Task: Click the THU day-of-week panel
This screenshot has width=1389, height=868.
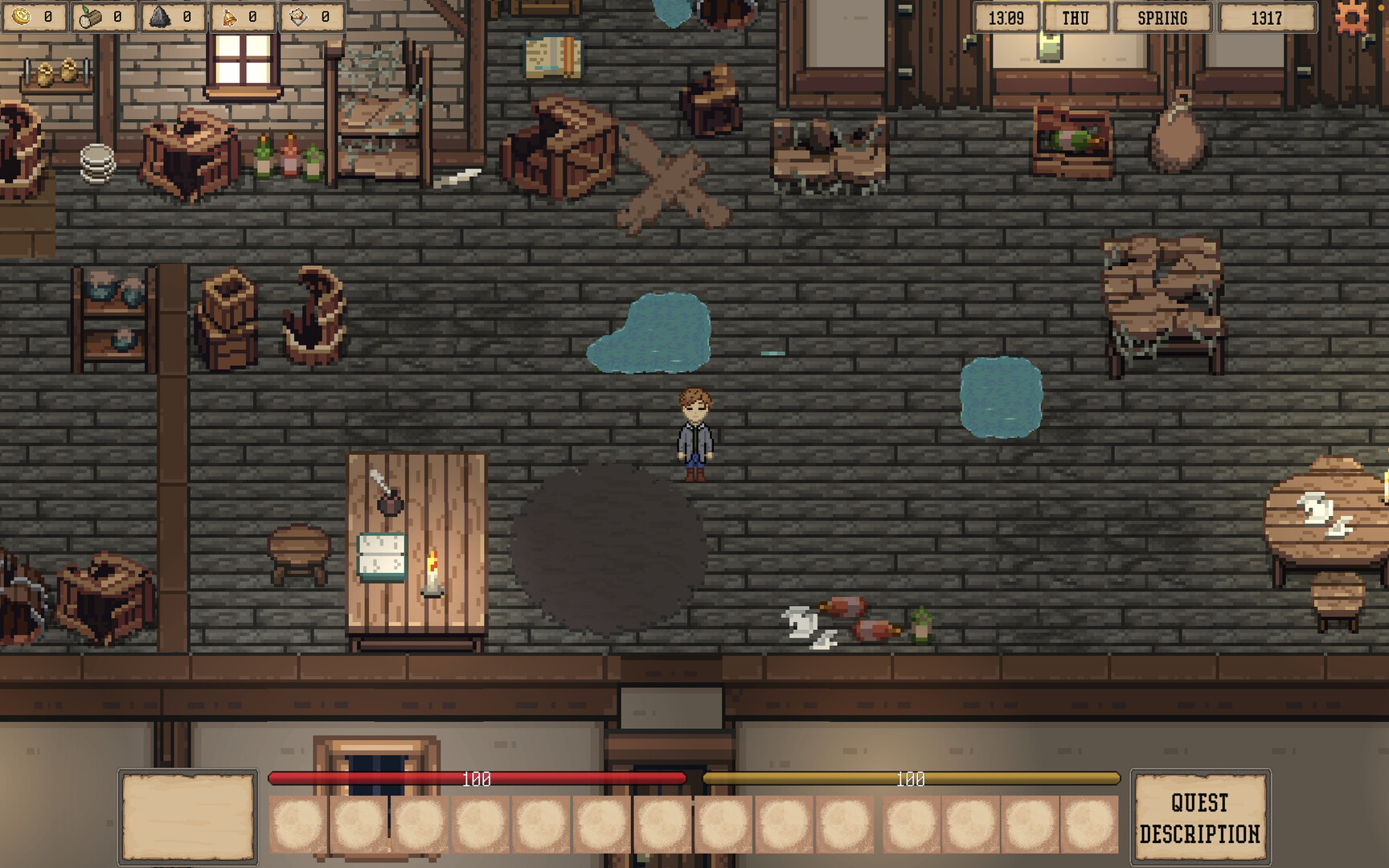Action: [1076, 17]
